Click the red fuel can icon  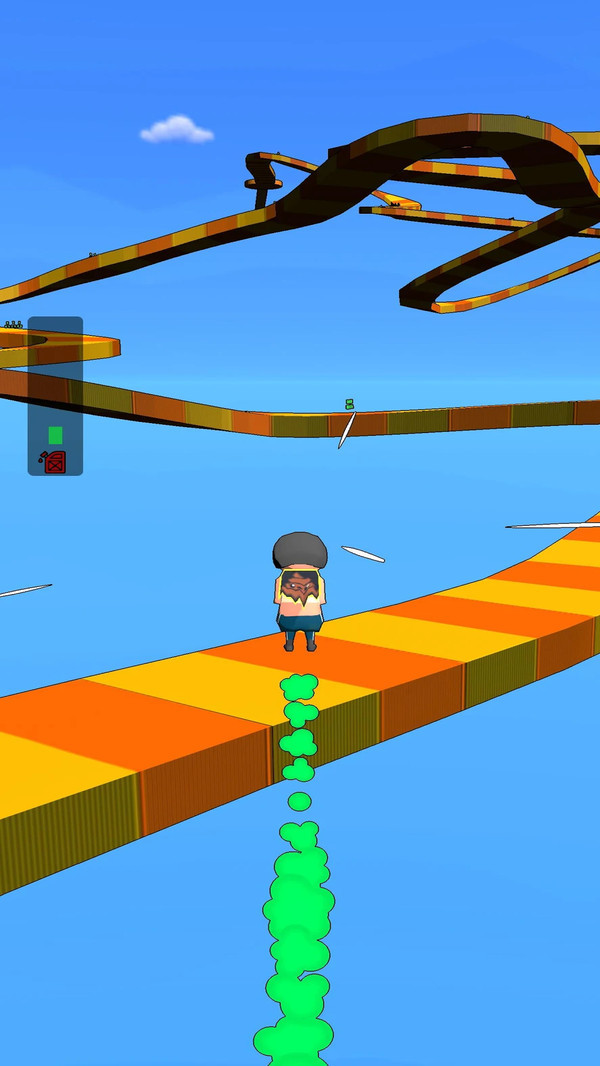[54, 461]
